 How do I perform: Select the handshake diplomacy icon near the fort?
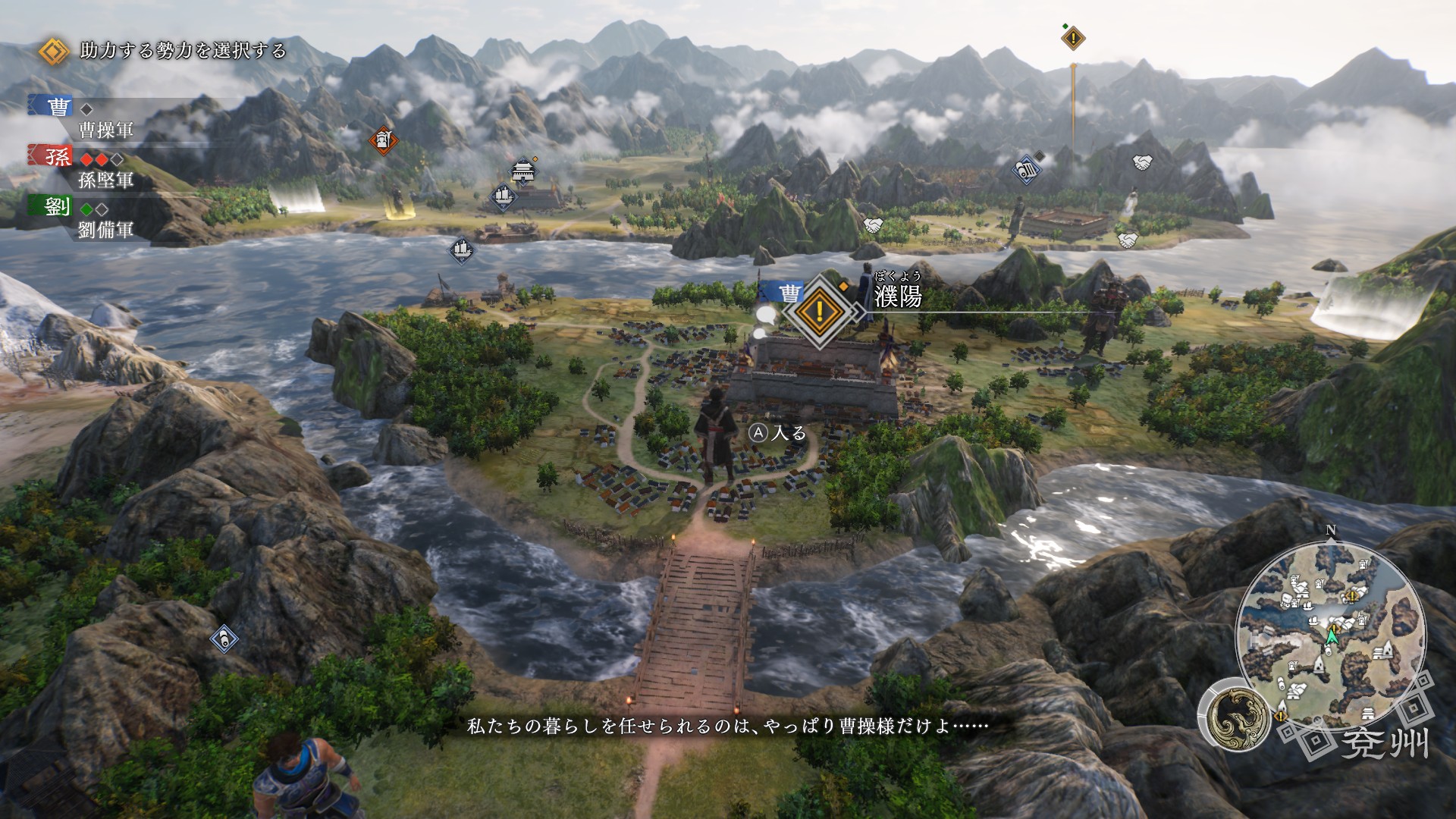1129,241
